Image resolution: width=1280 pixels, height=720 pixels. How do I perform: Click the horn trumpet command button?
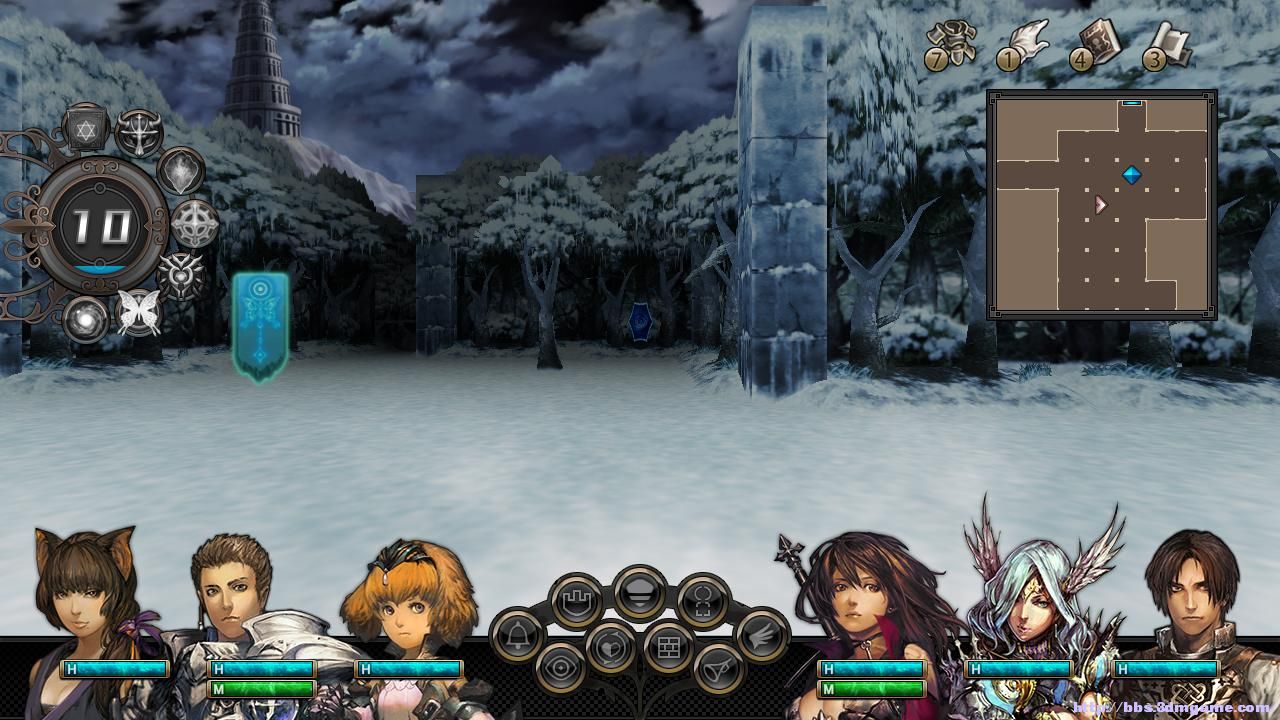click(x=718, y=667)
